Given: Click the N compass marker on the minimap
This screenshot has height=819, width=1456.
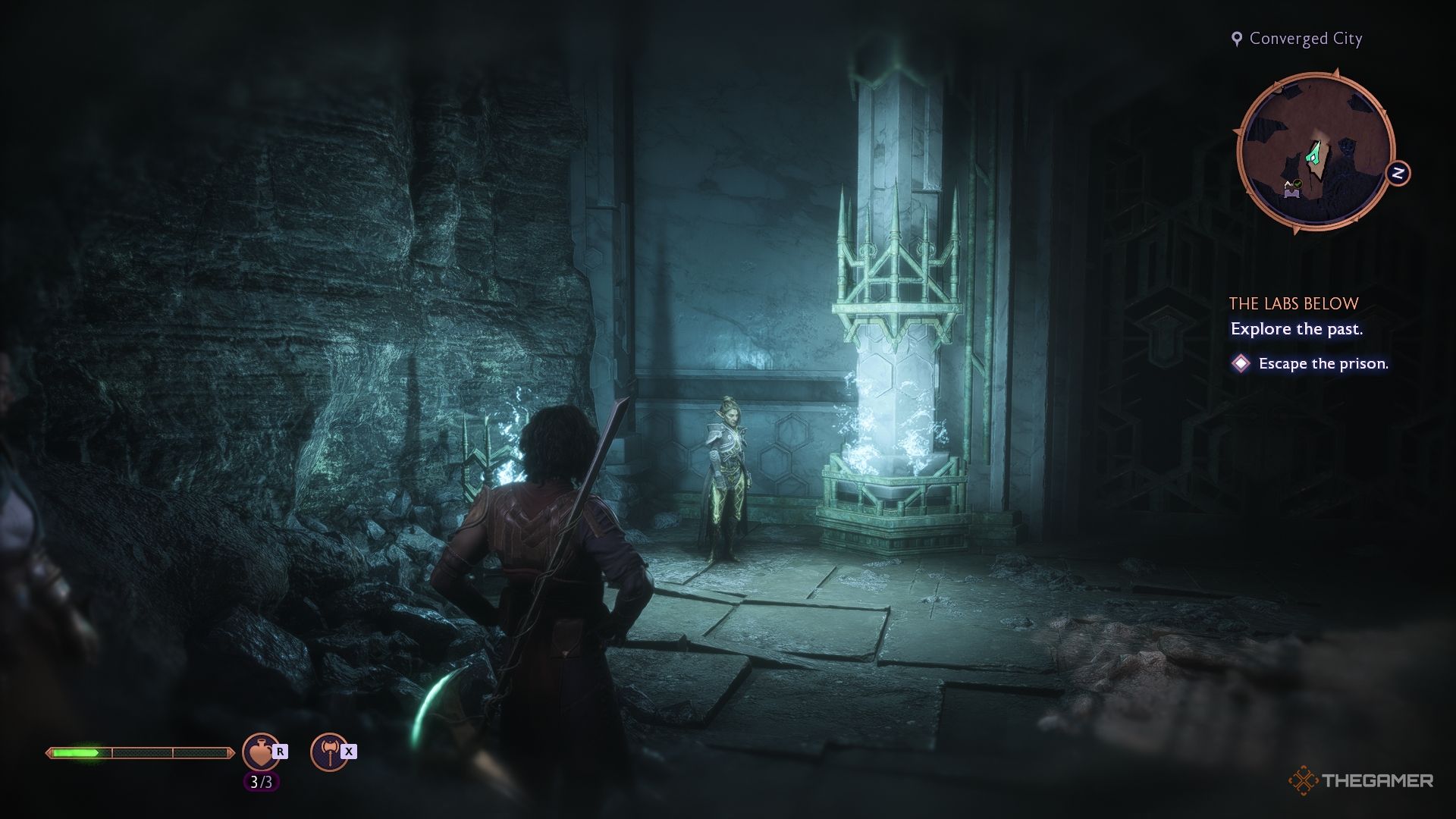Looking at the screenshot, I should click(x=1398, y=171).
